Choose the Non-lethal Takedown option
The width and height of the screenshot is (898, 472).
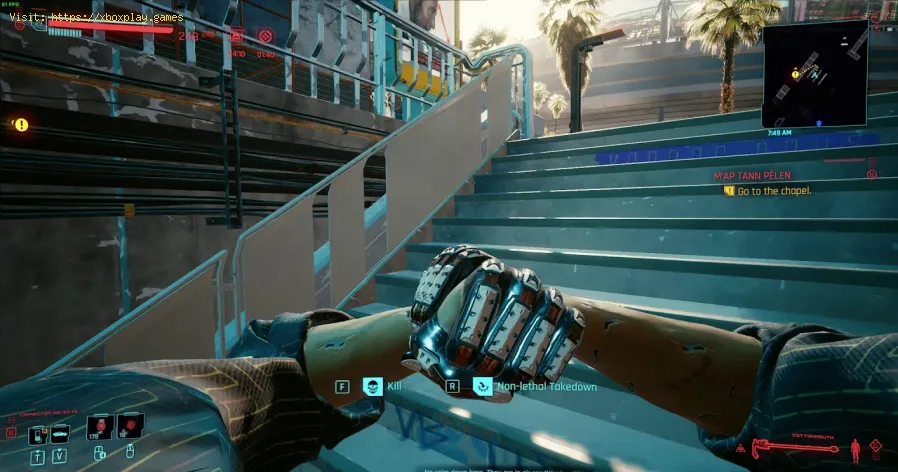[x=483, y=385]
